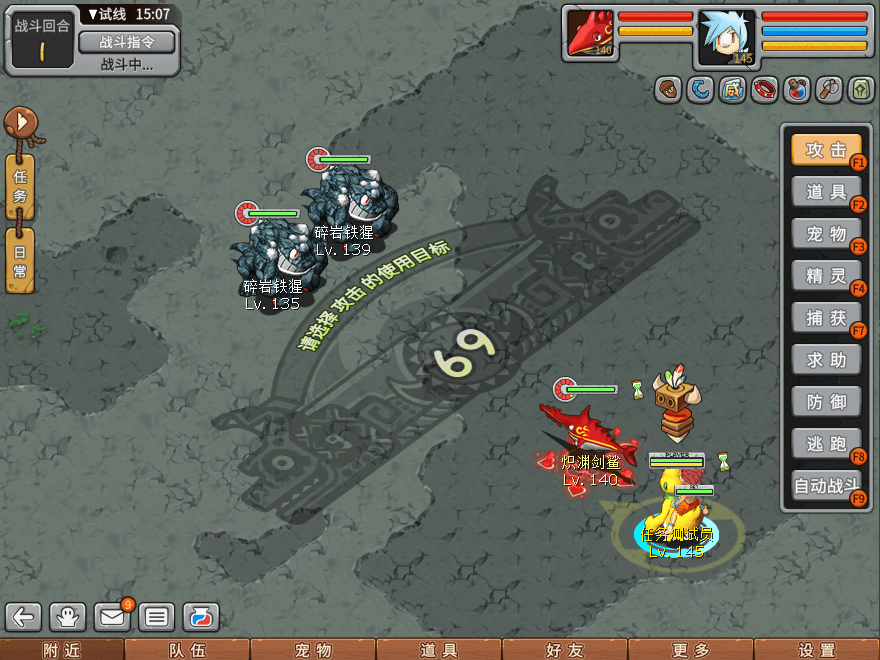Select the 防御 defend command

click(x=826, y=402)
